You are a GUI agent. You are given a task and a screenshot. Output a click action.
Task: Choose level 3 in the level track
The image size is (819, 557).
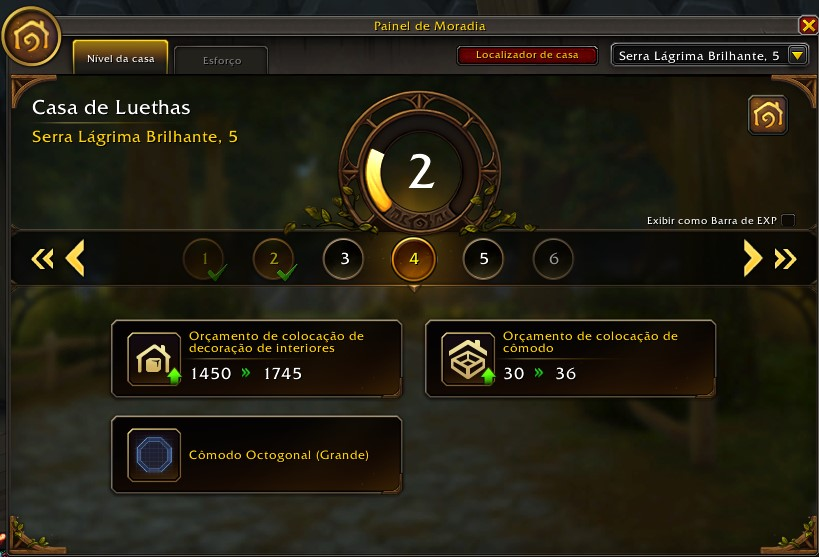click(x=344, y=259)
